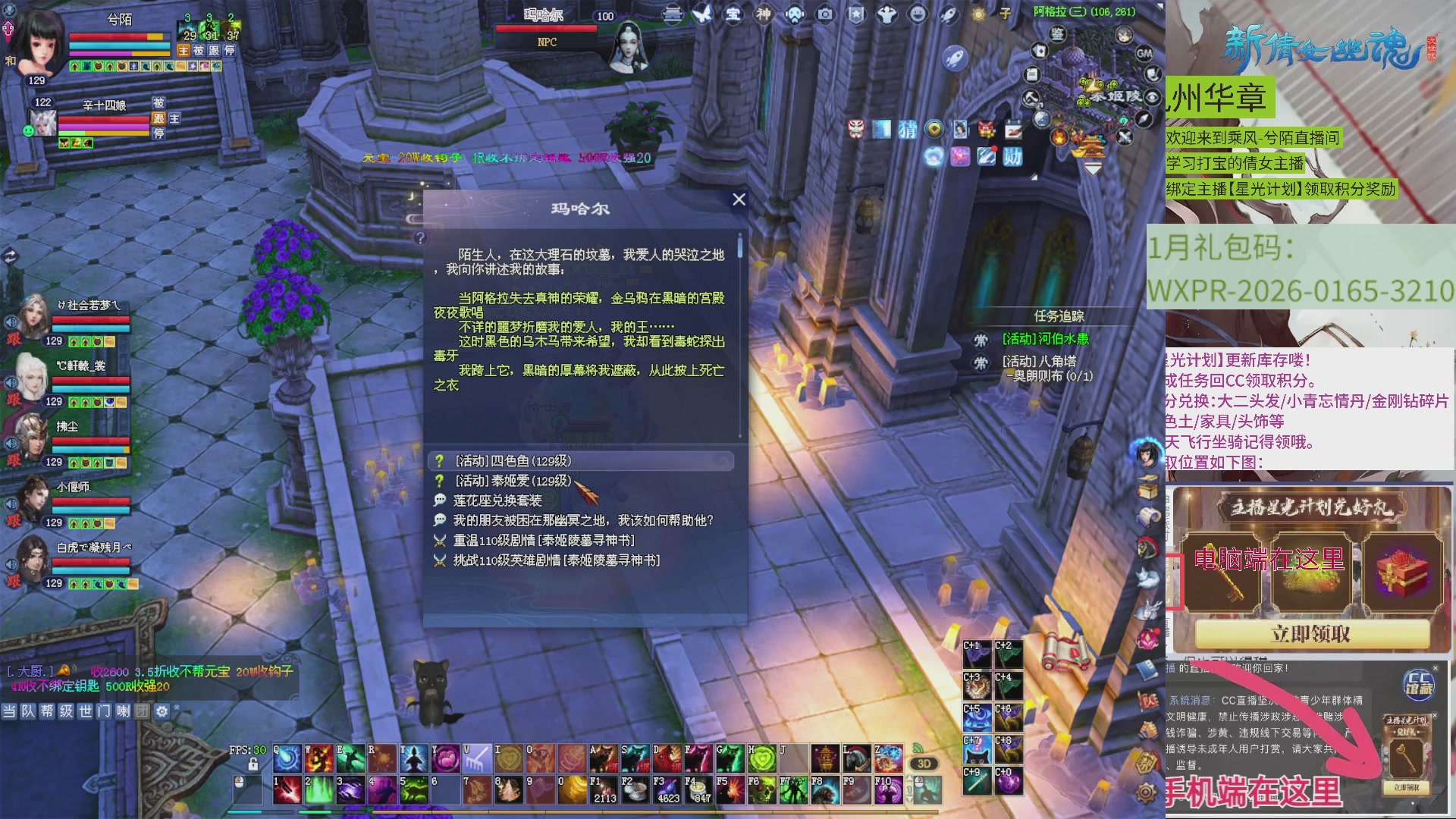Open the 宝 treasure icon in top bar
Screen dimensions: 1456x819
[733, 15]
